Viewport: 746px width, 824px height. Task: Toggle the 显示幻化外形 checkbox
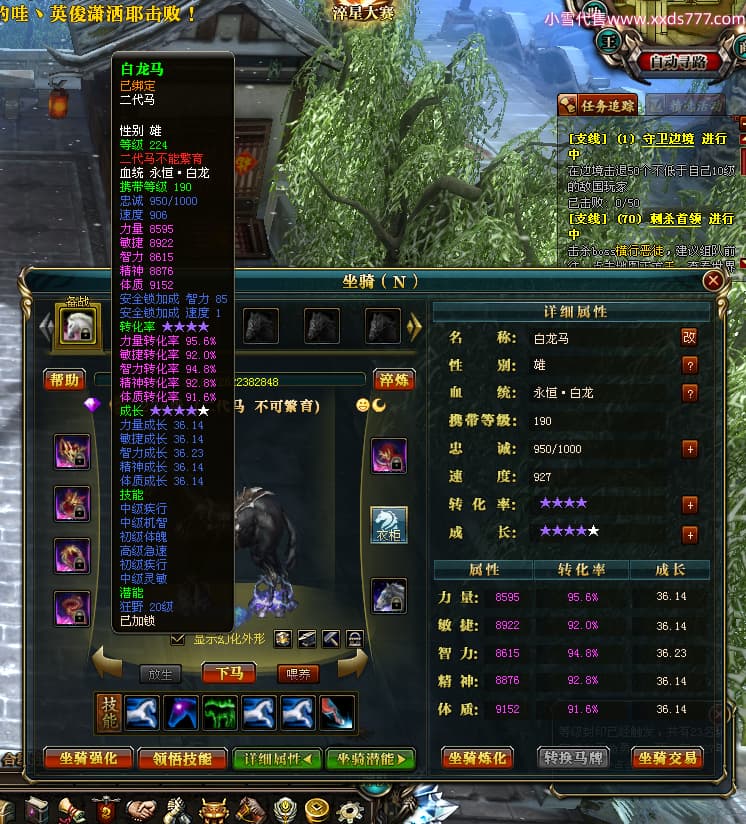178,639
